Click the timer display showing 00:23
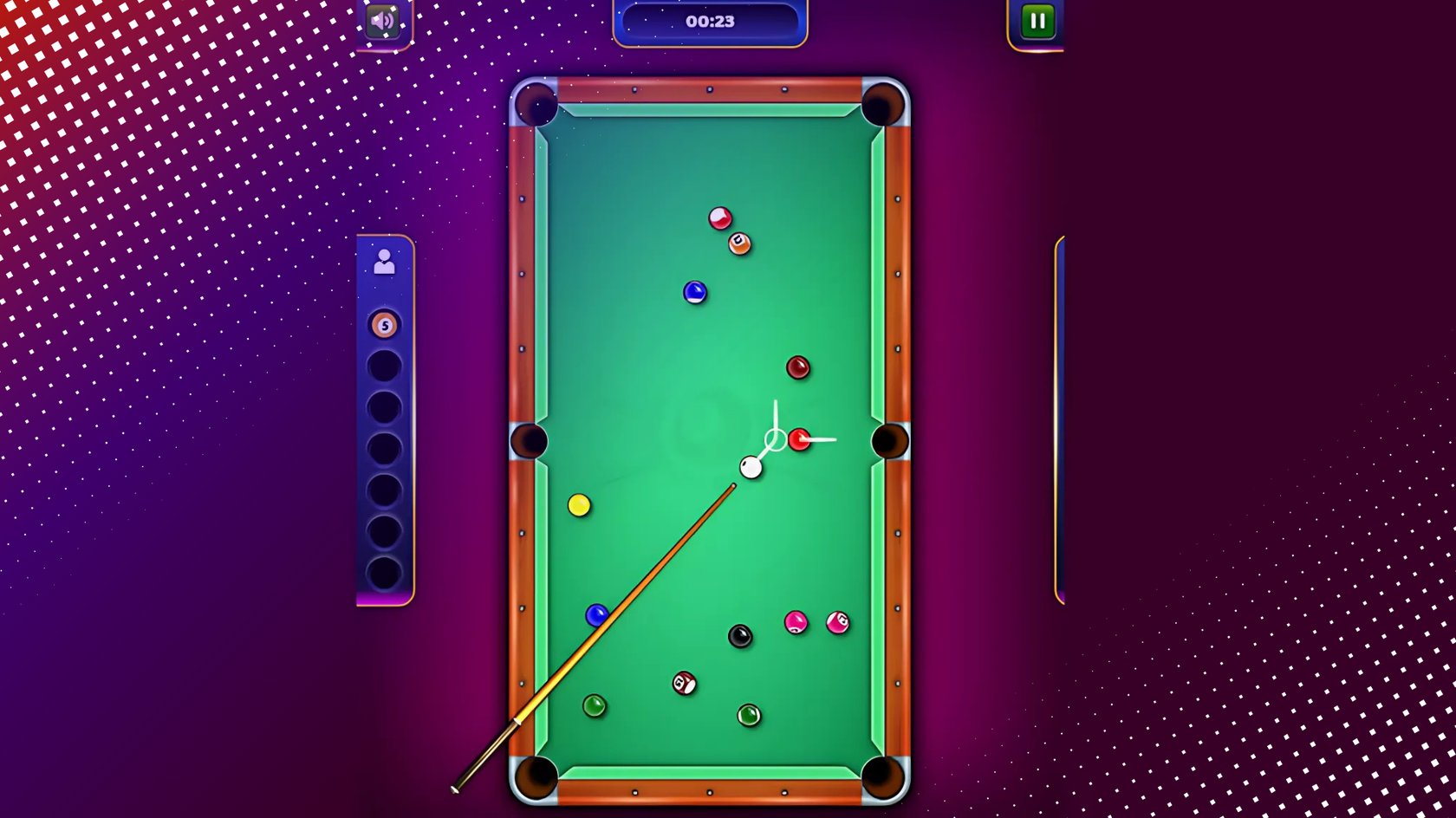This screenshot has height=818, width=1456. (x=710, y=21)
